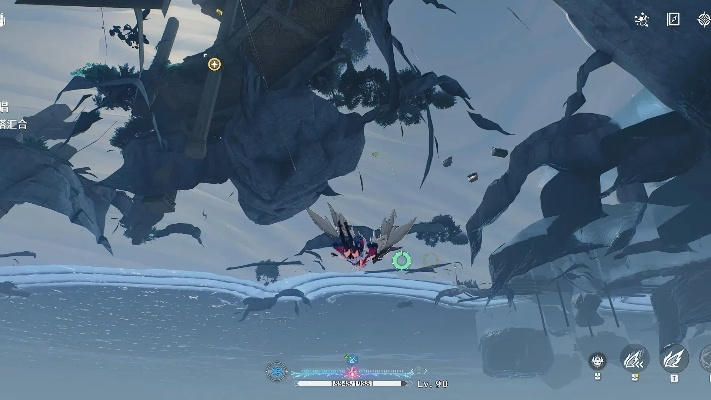Use the plain wing flight skill
Image resolution: width=711 pixels, height=400 pixels.
(x=674, y=357)
